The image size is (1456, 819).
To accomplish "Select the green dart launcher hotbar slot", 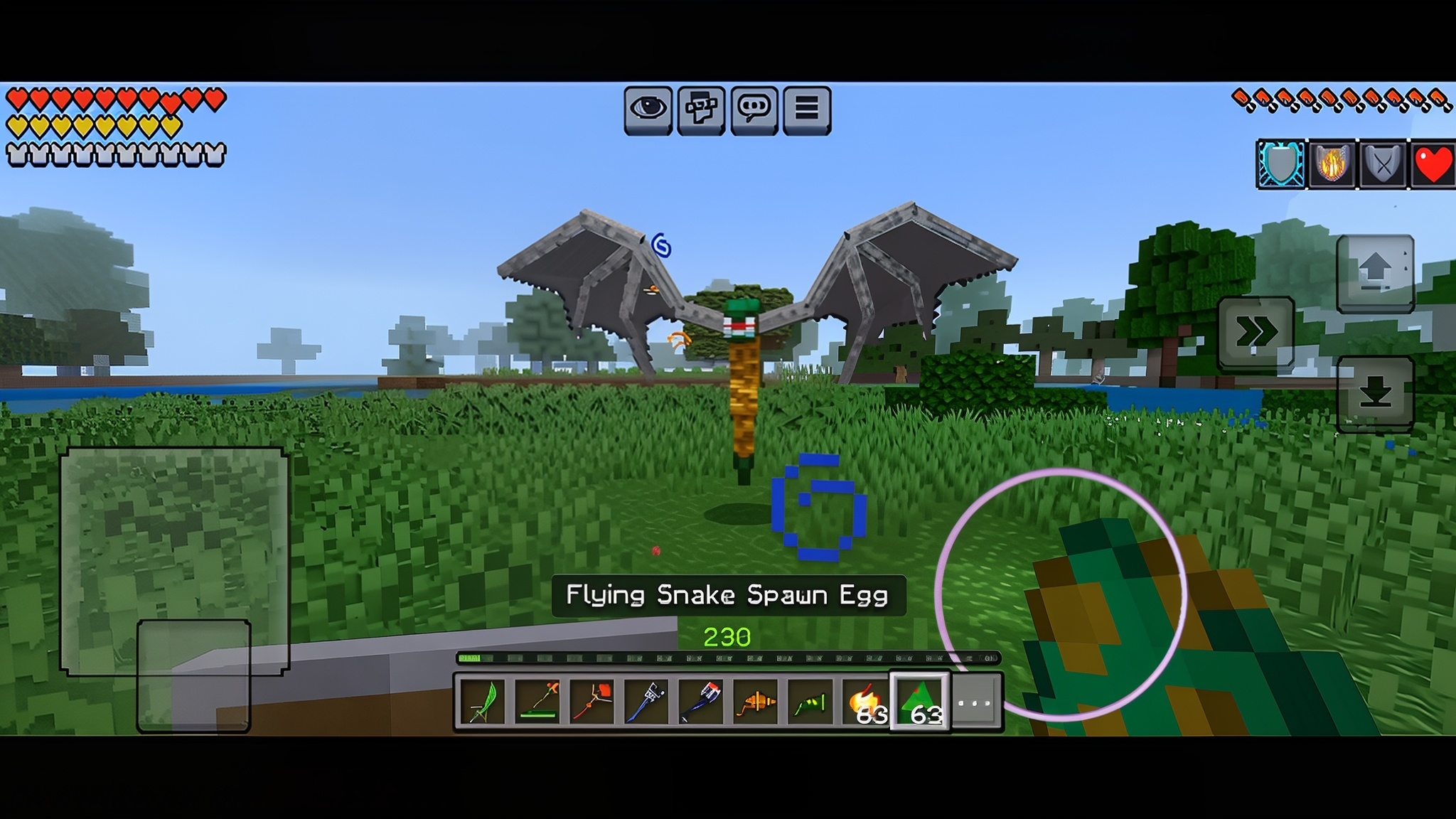I will (x=810, y=702).
